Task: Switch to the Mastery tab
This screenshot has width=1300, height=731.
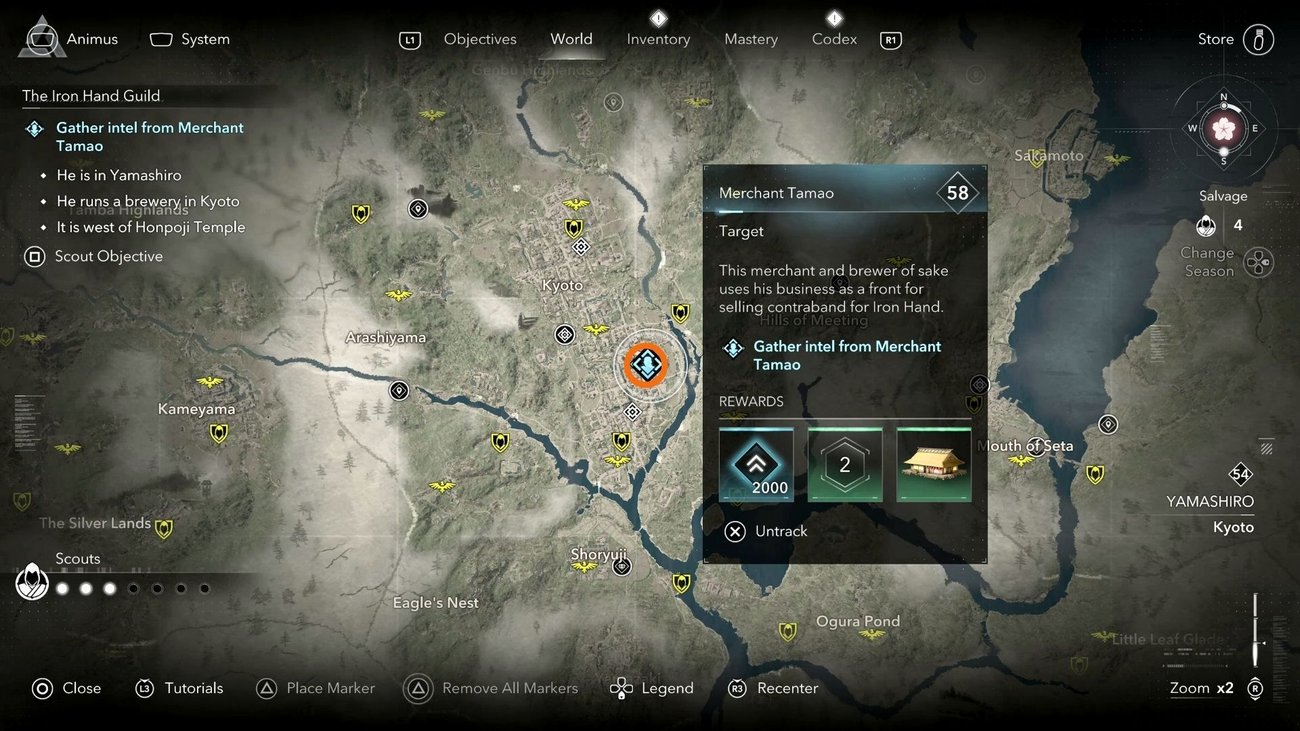Action: pos(750,39)
